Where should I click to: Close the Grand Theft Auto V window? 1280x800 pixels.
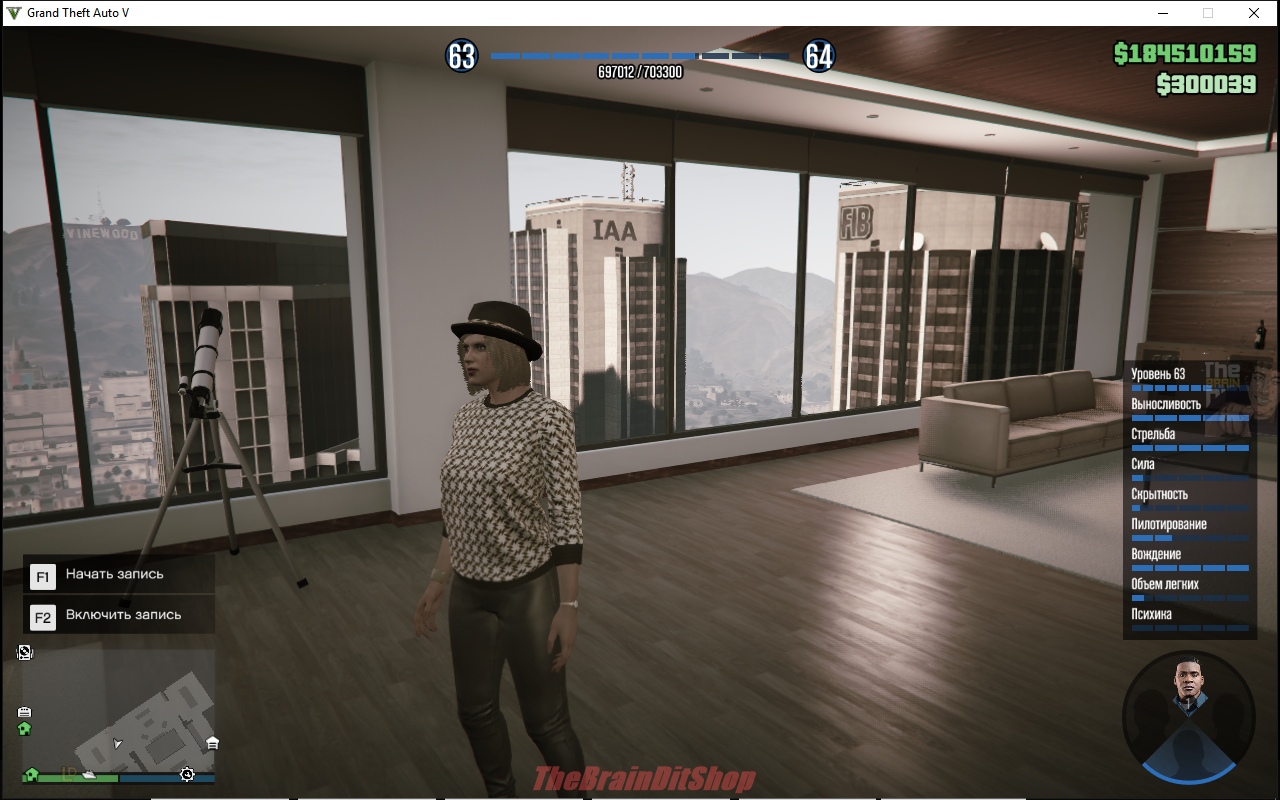tap(1253, 13)
